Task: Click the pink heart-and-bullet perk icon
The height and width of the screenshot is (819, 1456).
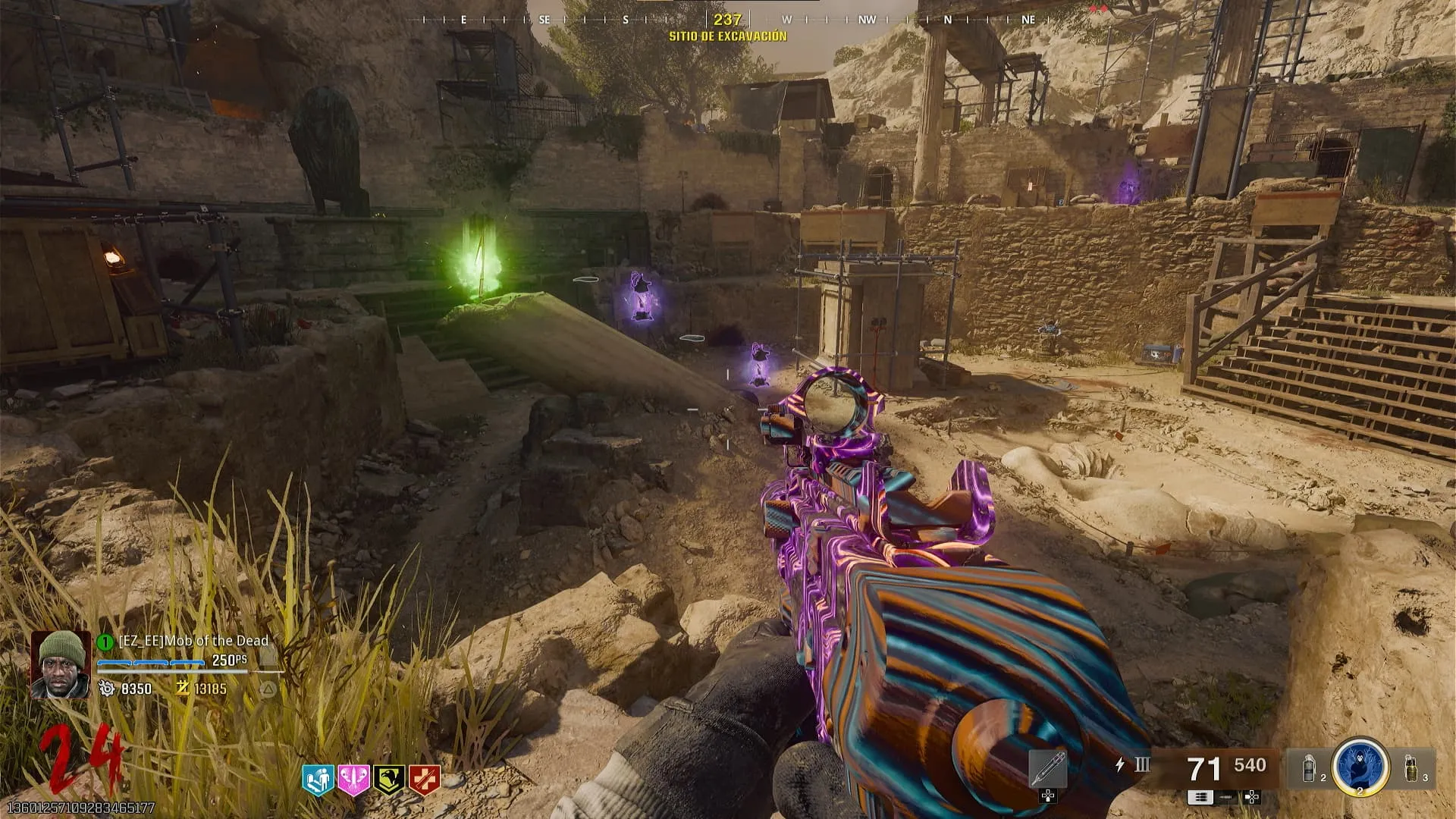Action: click(353, 780)
